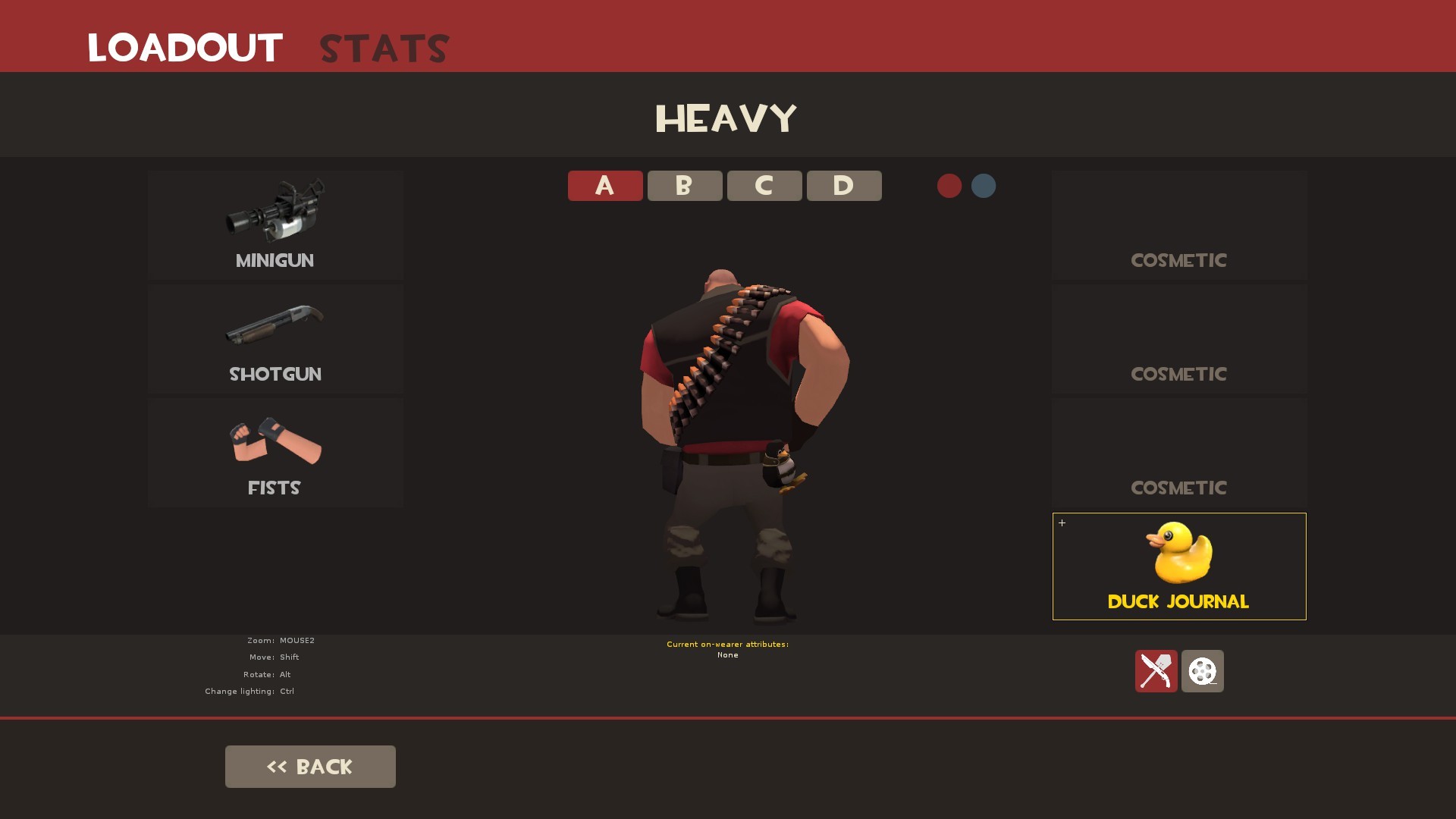The height and width of the screenshot is (819, 1456).
Task: Open loadout preset D
Action: (x=843, y=185)
